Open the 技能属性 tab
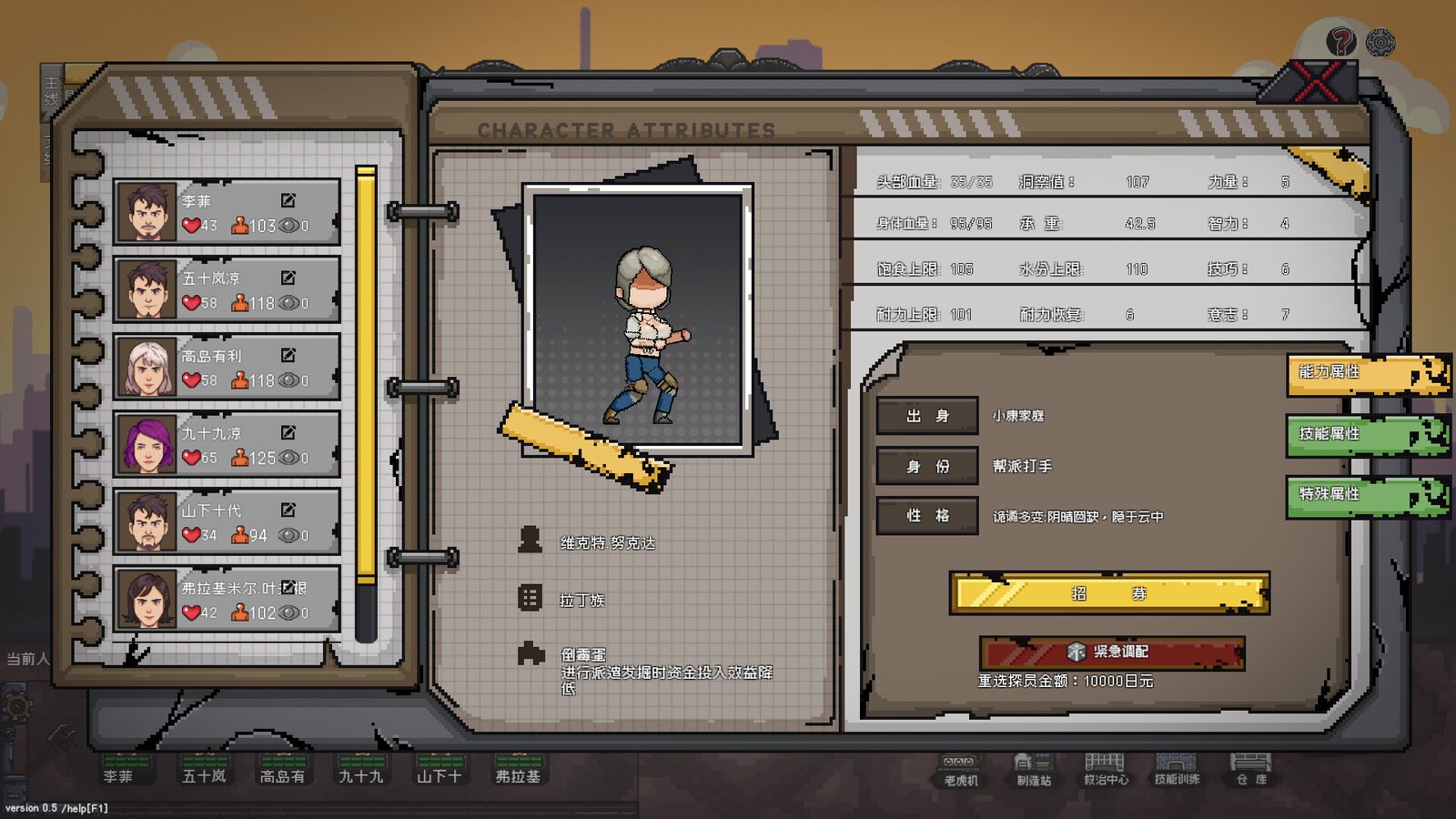The image size is (1456, 819). (x=1365, y=435)
